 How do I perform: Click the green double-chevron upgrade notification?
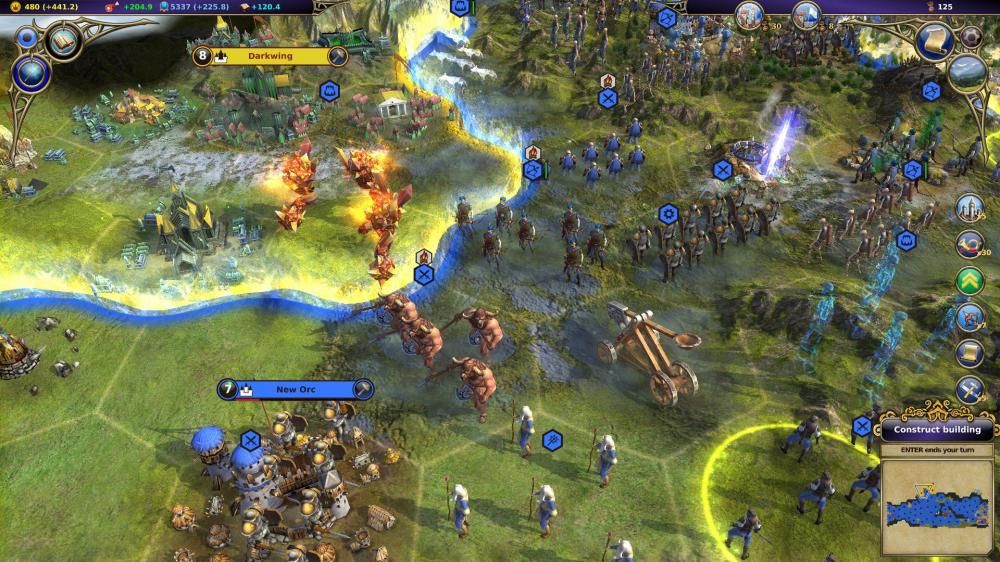969,281
